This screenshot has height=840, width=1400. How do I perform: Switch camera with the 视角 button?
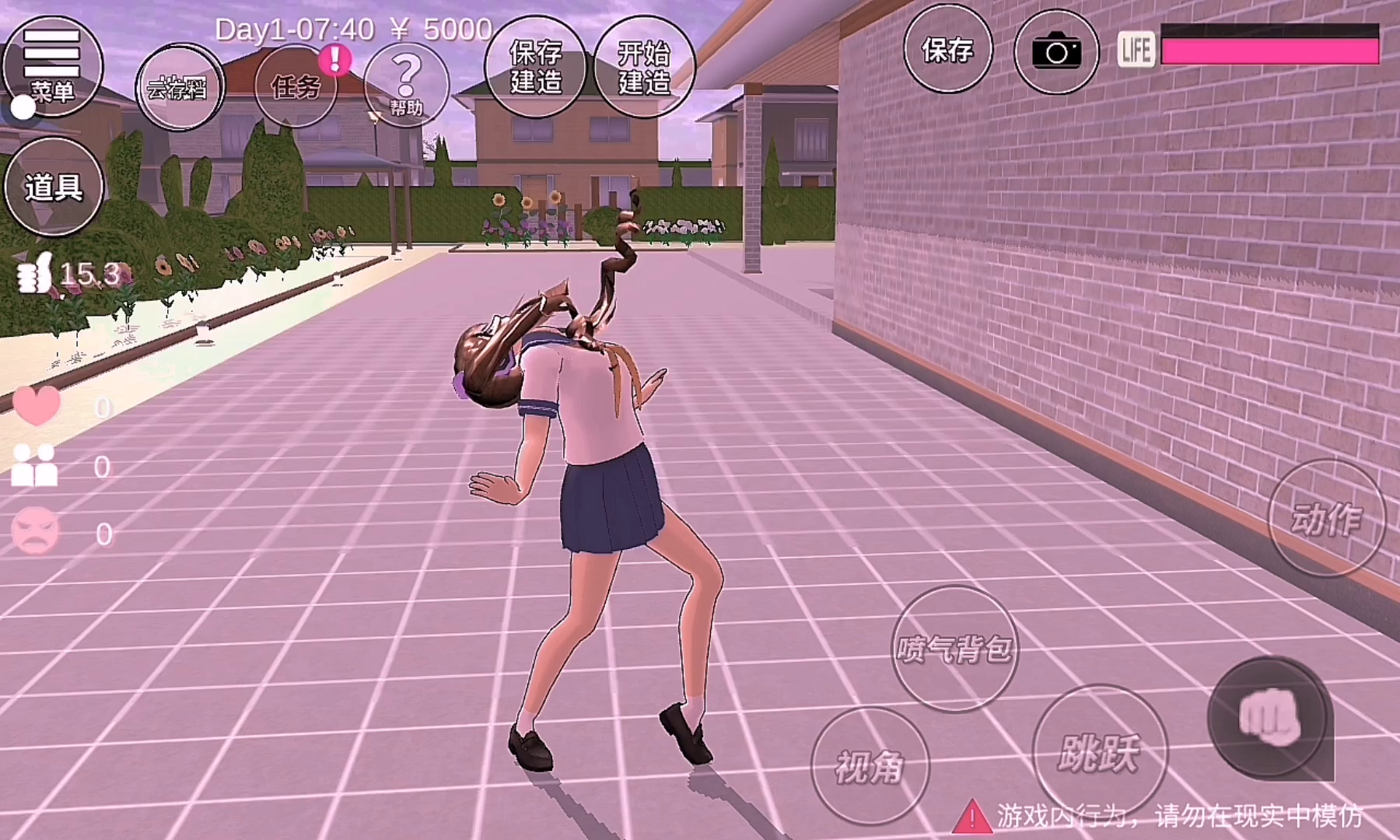(x=870, y=766)
